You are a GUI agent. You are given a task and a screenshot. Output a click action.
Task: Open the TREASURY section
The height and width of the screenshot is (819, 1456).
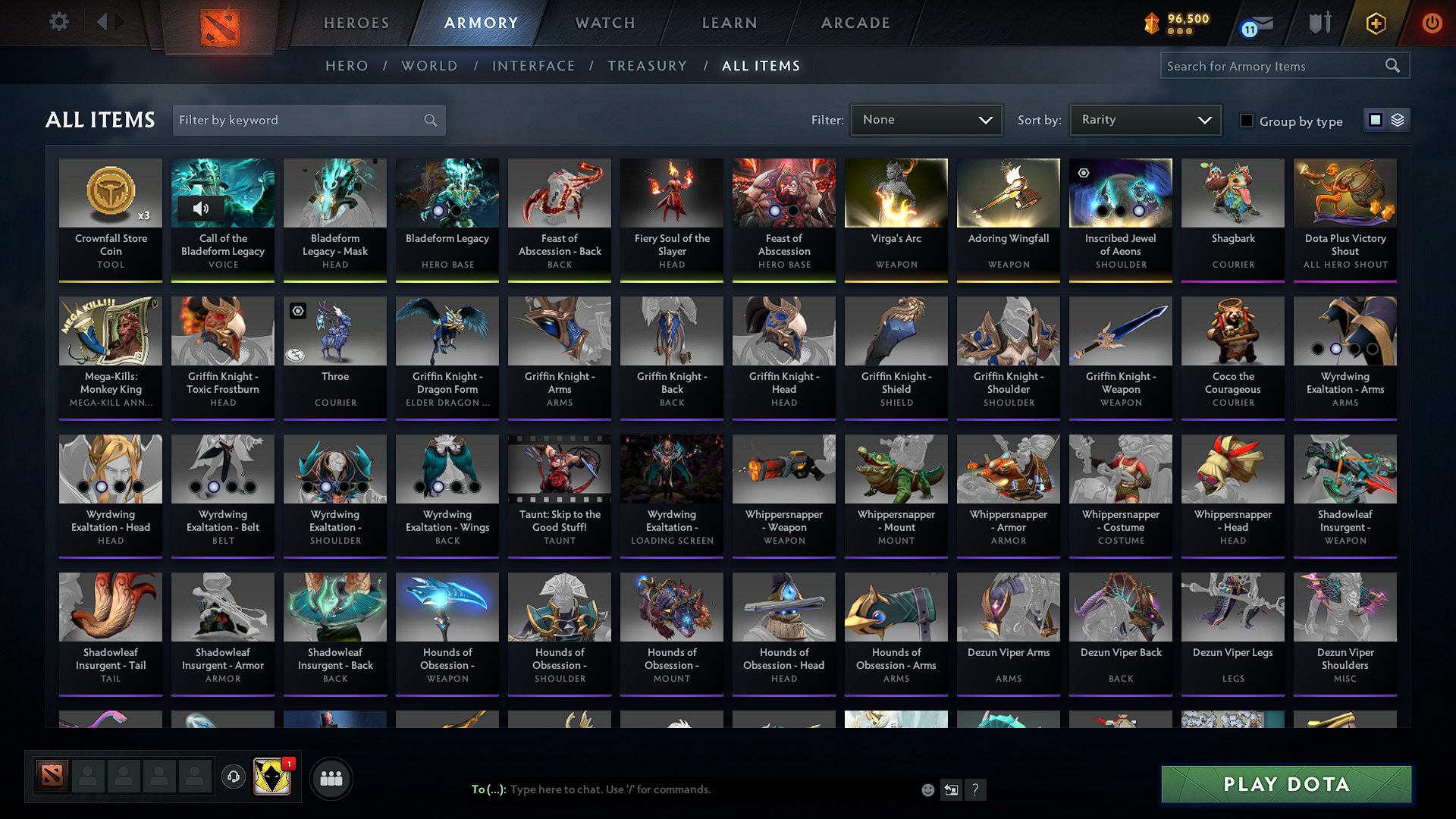(647, 66)
